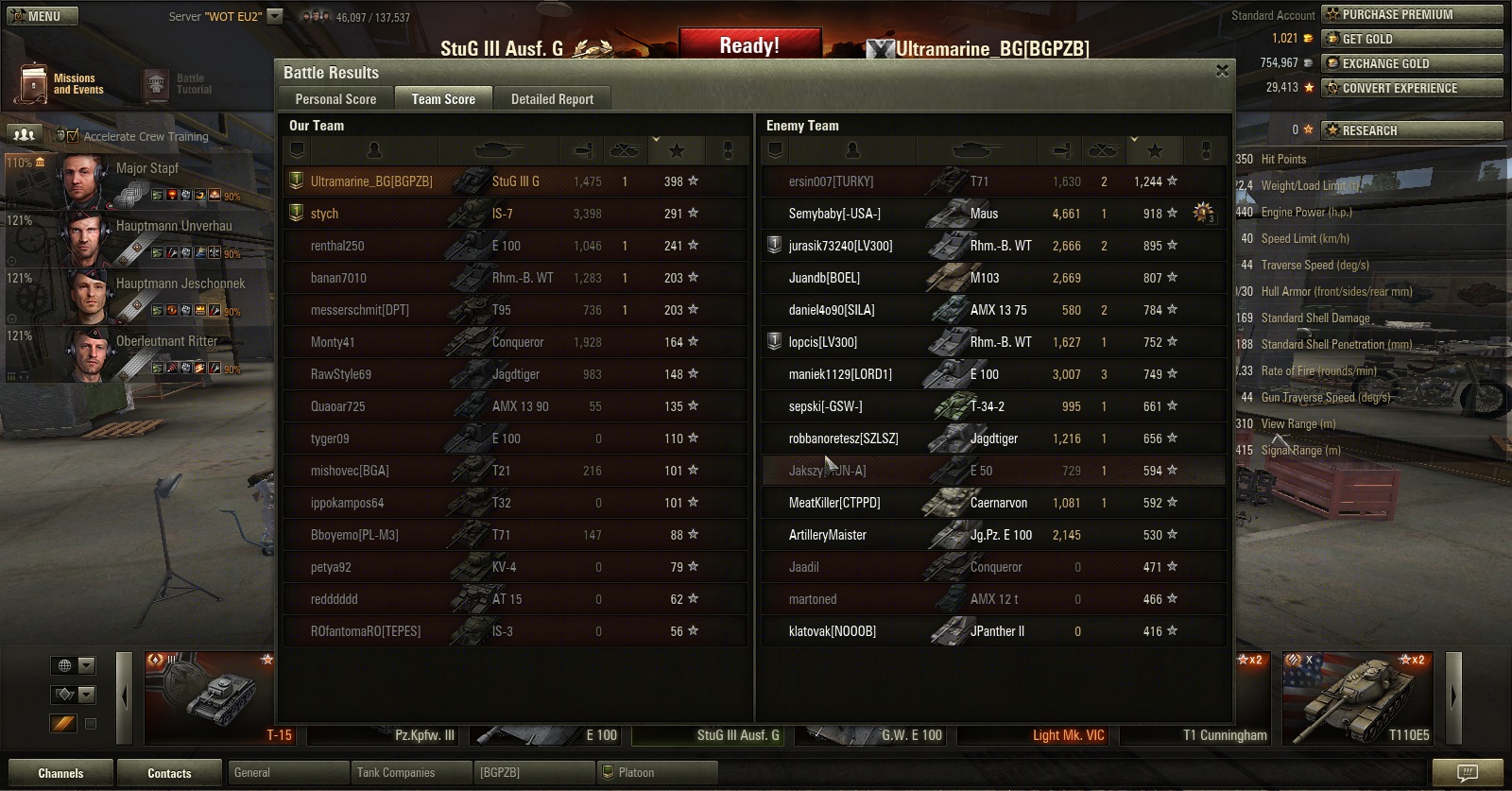Close the Battle Results window
This screenshot has height=791, width=1512.
1222,71
